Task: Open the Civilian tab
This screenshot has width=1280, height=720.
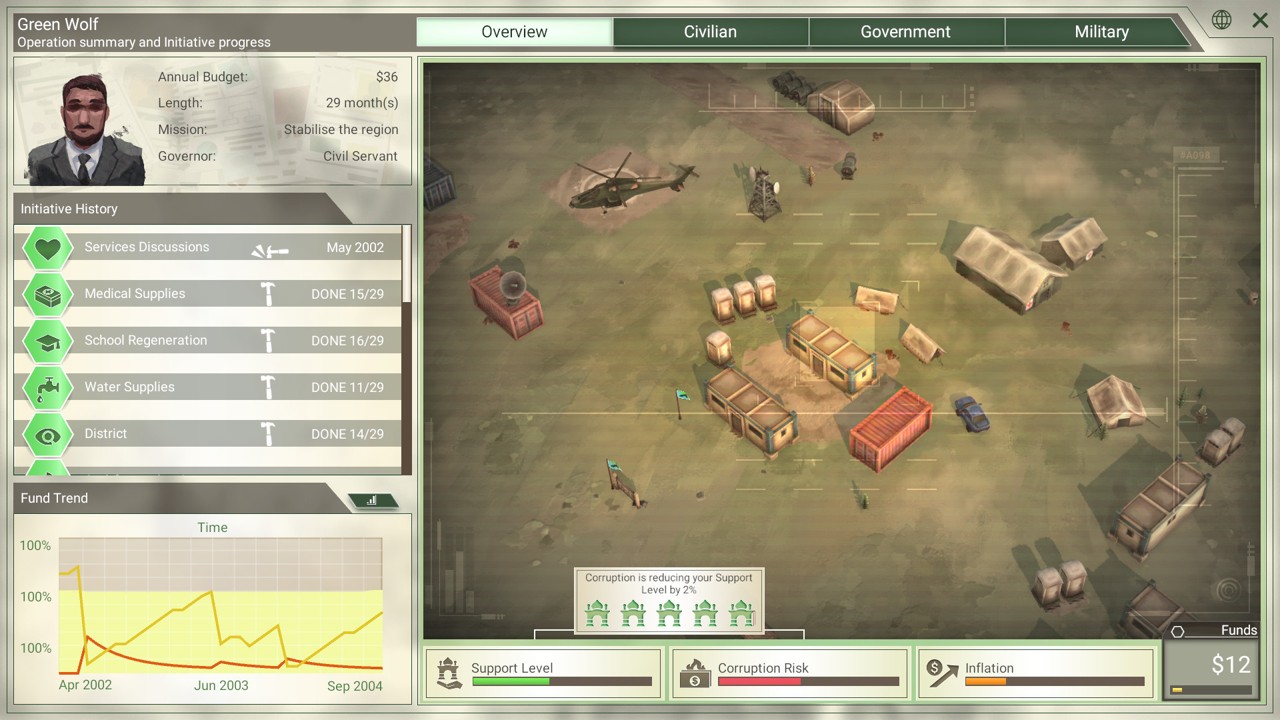Action: (710, 32)
